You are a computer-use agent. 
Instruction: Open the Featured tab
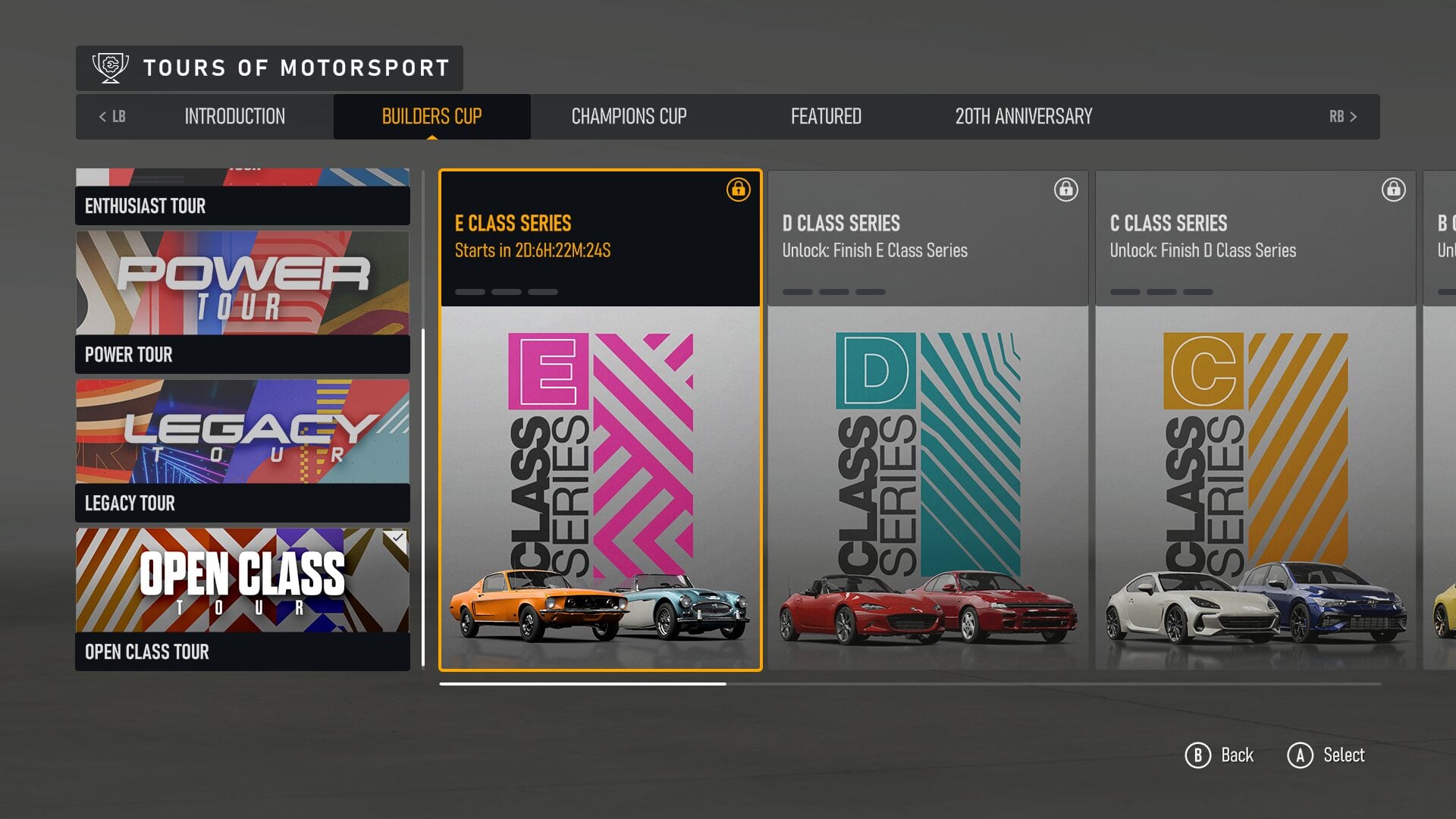pos(826,116)
